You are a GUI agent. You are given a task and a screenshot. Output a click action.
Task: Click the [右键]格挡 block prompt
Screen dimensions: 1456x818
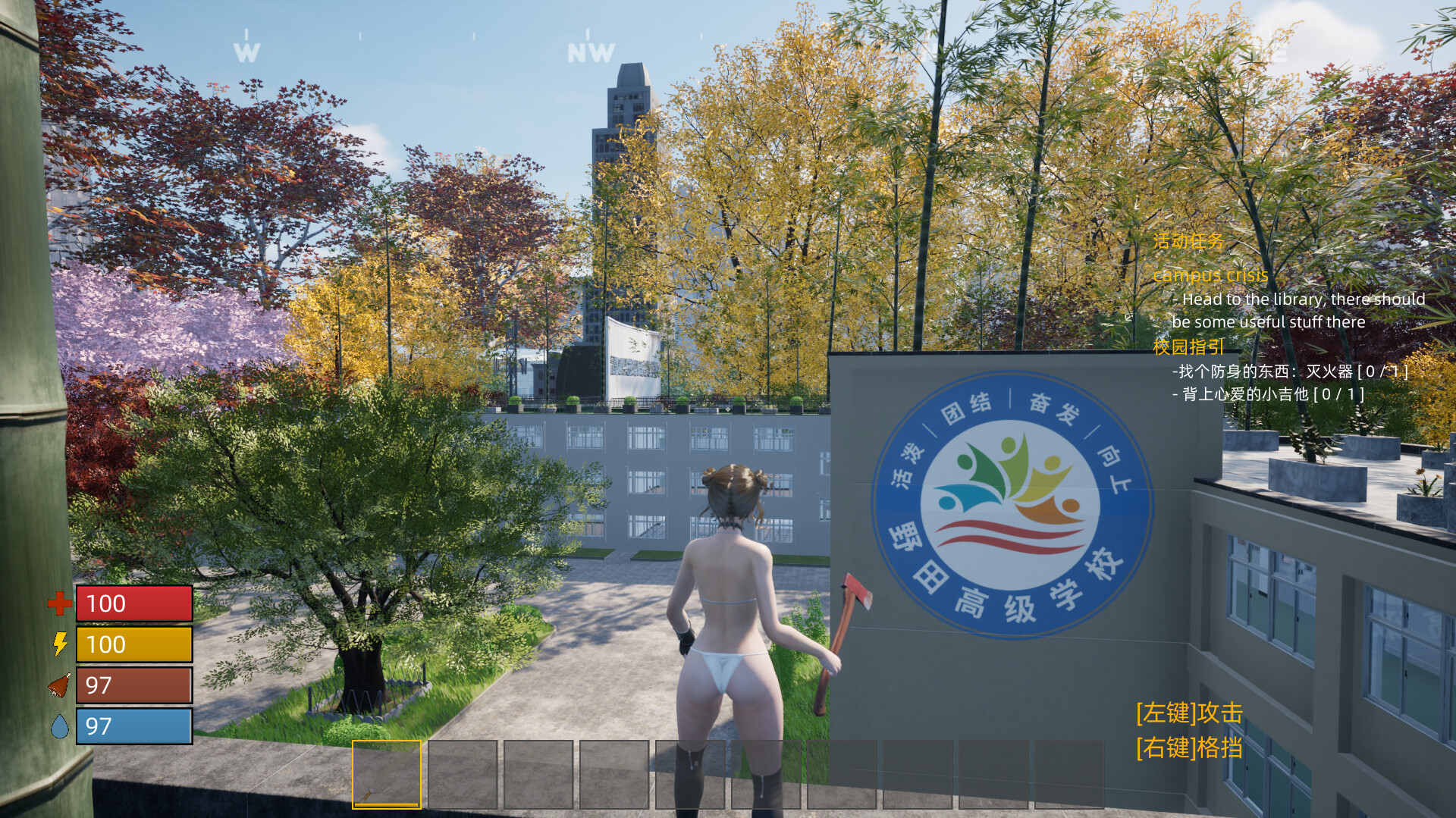[x=1189, y=747]
